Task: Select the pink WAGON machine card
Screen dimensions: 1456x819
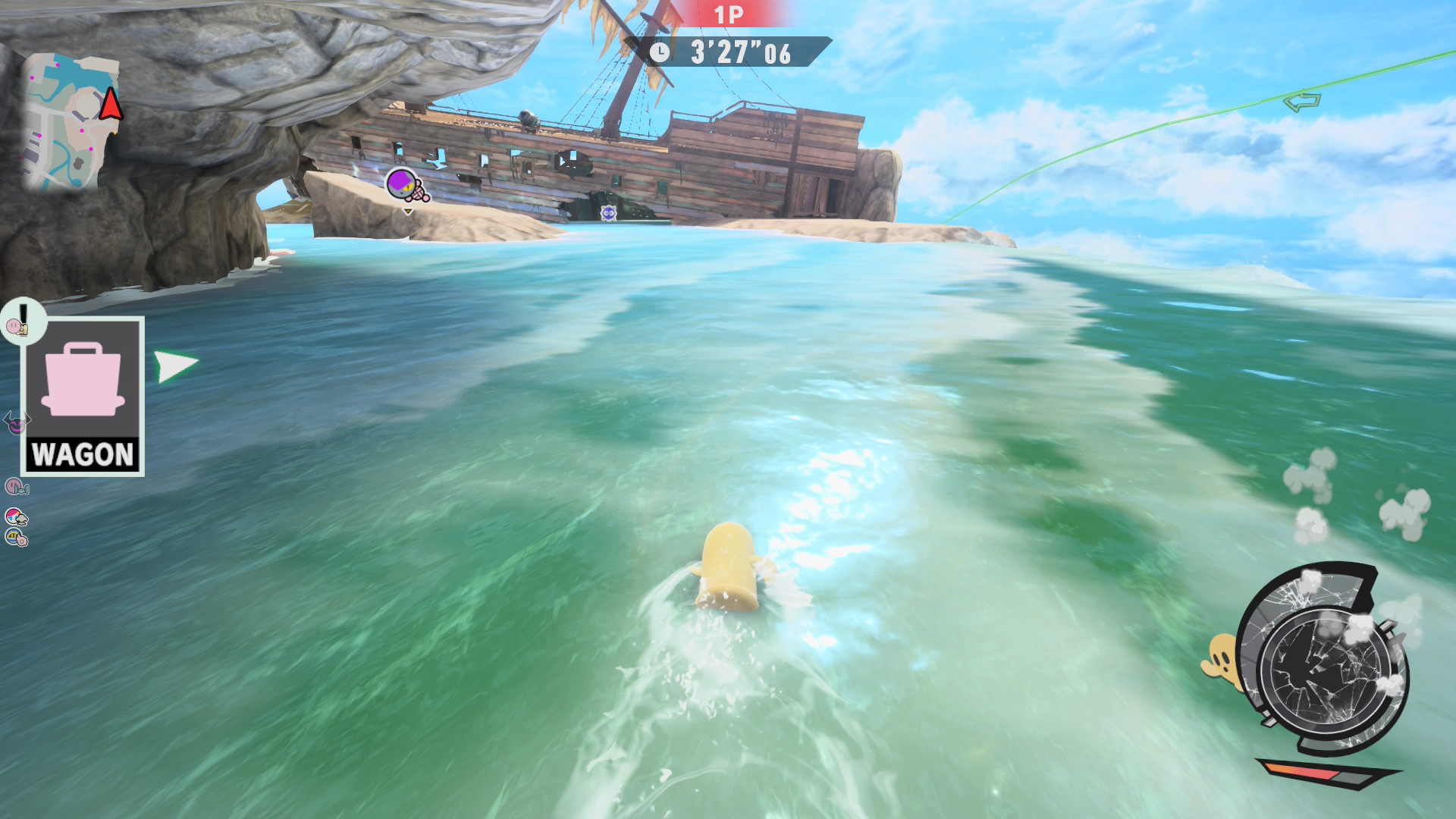Action: (x=83, y=396)
